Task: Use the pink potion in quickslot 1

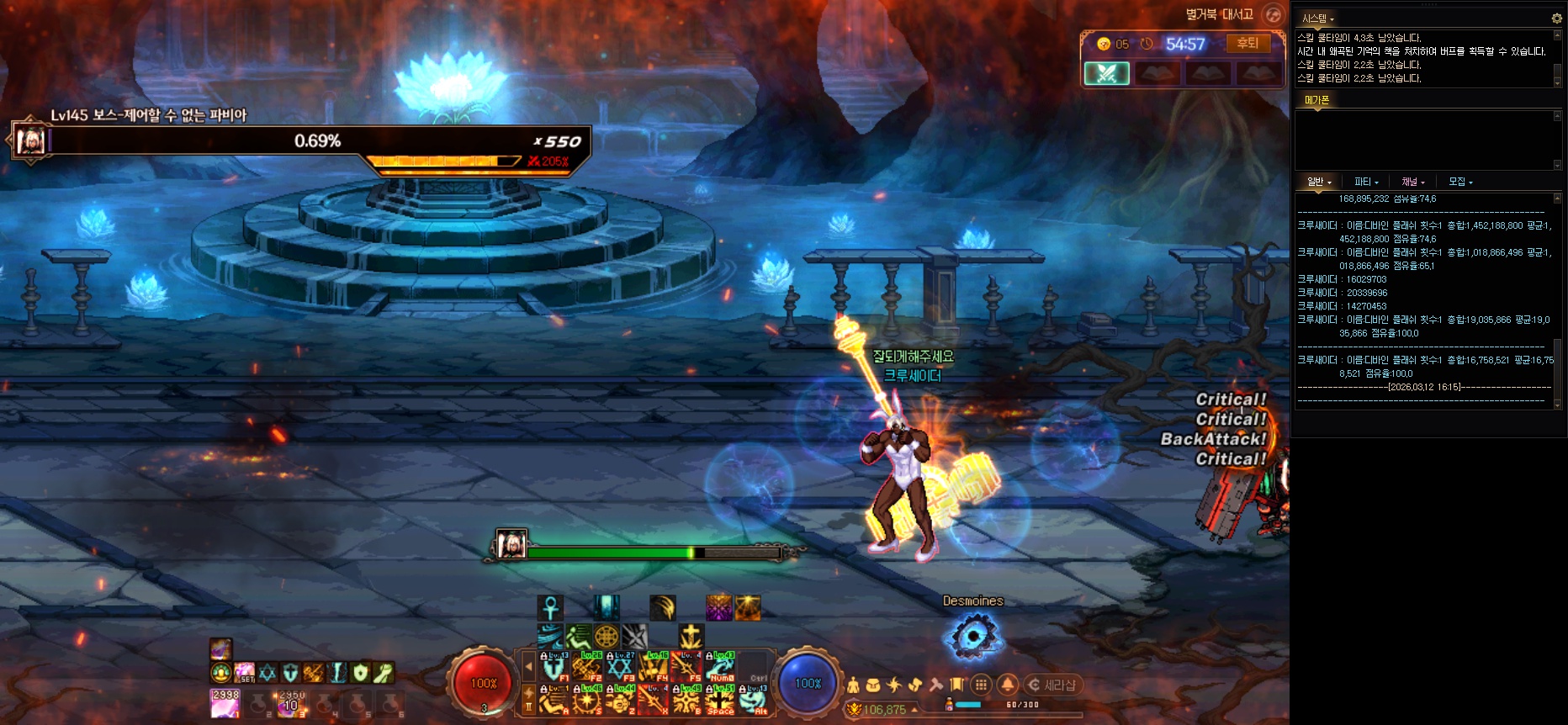Action: point(225,704)
